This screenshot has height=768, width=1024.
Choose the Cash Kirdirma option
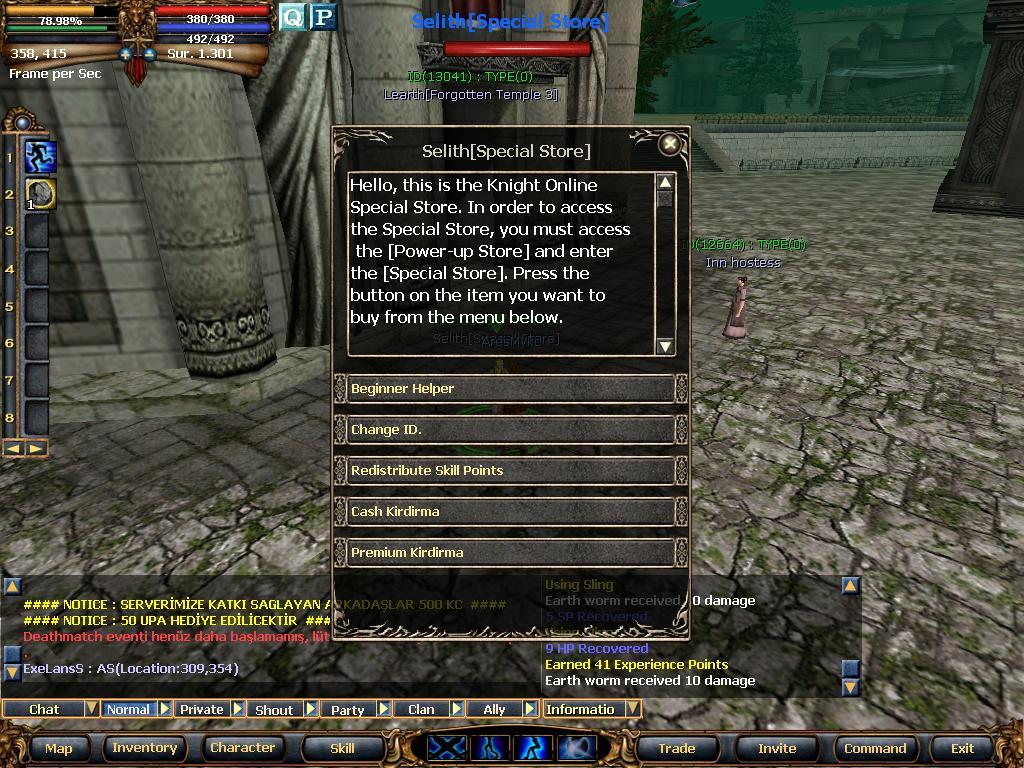click(x=508, y=512)
